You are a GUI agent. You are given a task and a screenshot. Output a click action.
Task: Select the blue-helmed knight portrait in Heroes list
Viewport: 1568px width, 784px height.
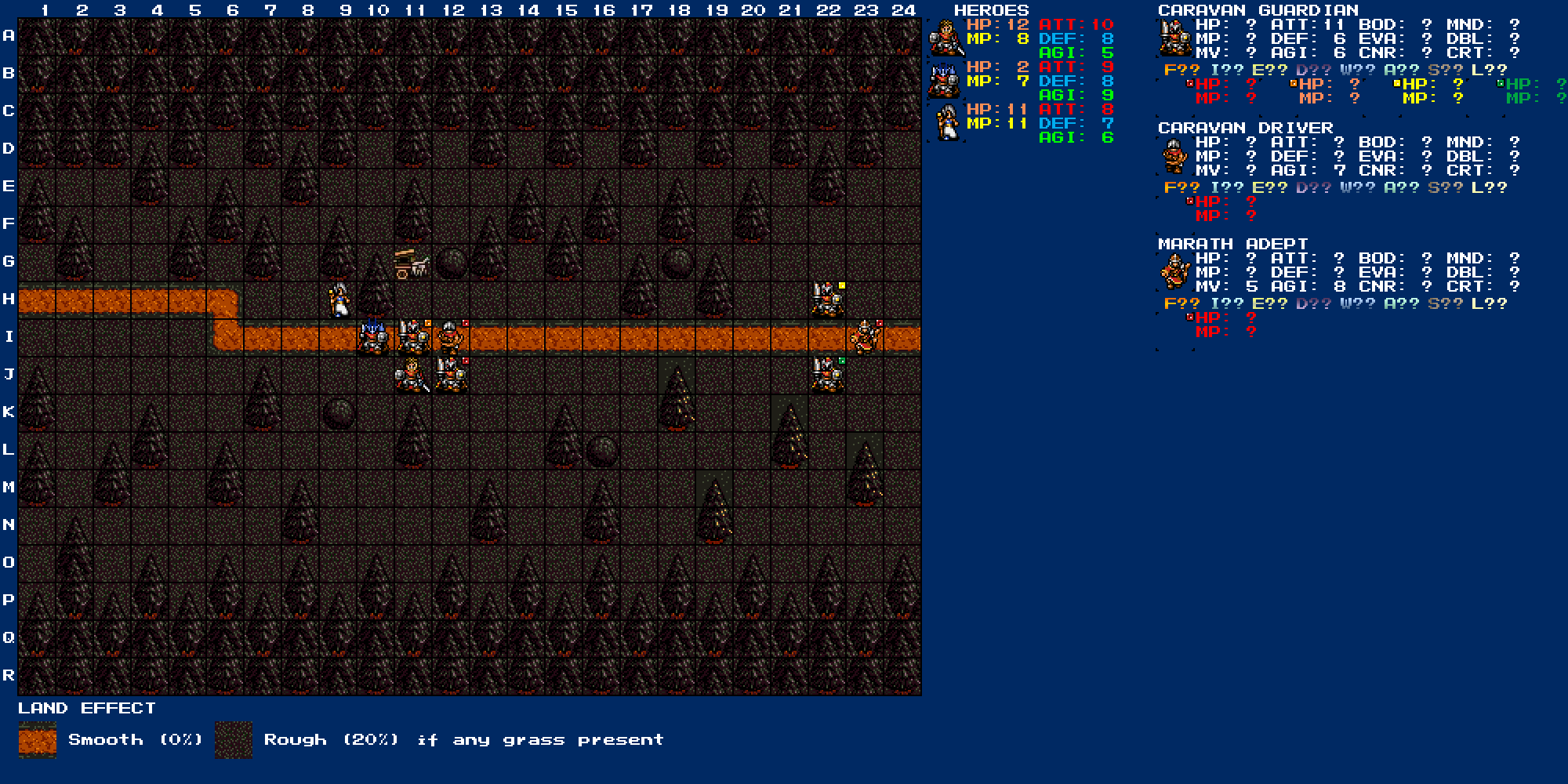coord(946,80)
